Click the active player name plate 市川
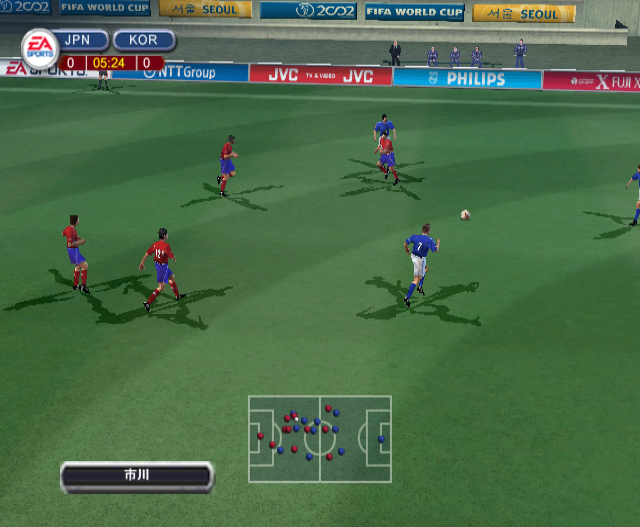Viewport: 640px width, 527px height. tap(137, 476)
